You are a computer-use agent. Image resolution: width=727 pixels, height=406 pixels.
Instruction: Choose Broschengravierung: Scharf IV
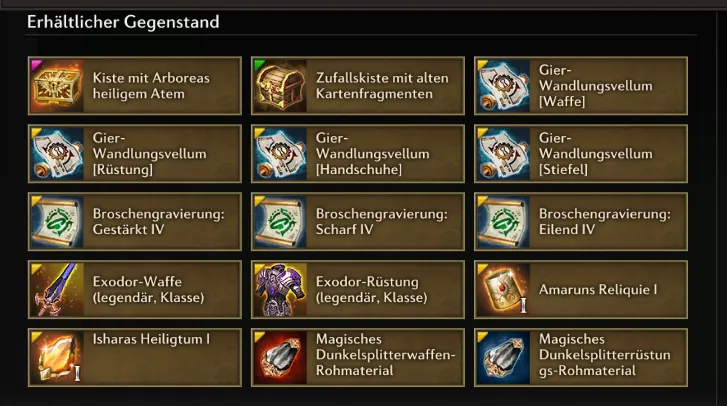357,222
